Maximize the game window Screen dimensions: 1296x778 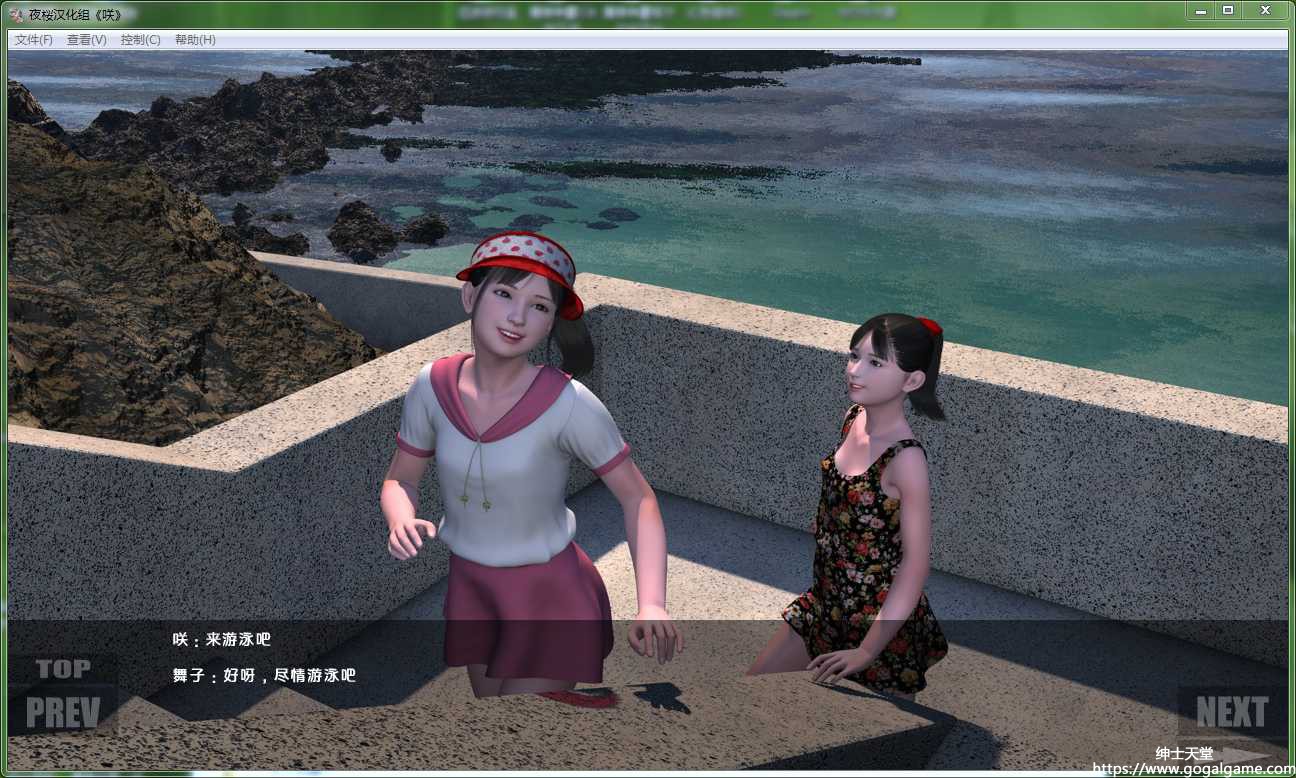coord(1228,10)
